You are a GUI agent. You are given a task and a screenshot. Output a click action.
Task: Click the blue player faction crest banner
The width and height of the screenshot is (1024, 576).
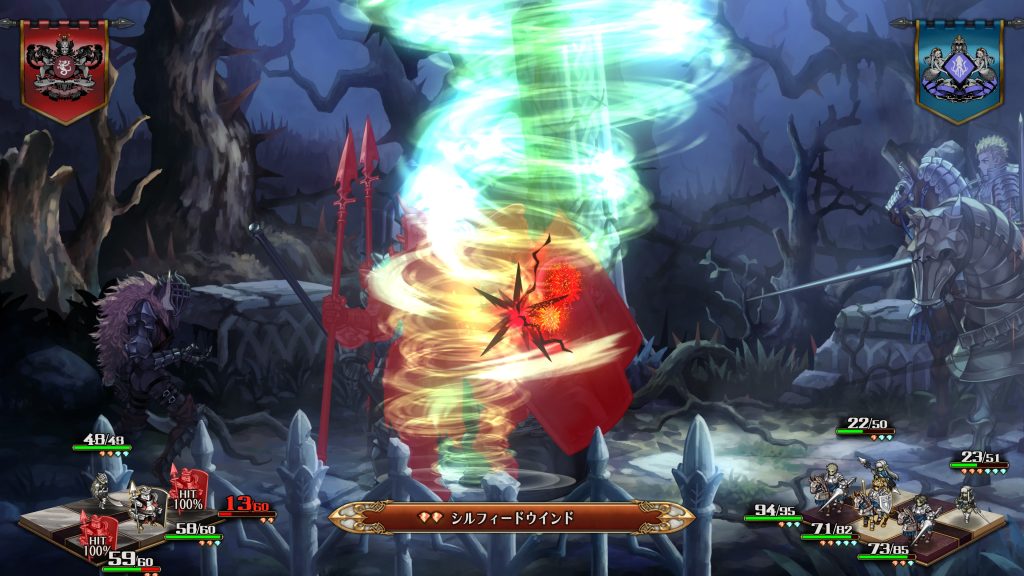[x=958, y=68]
